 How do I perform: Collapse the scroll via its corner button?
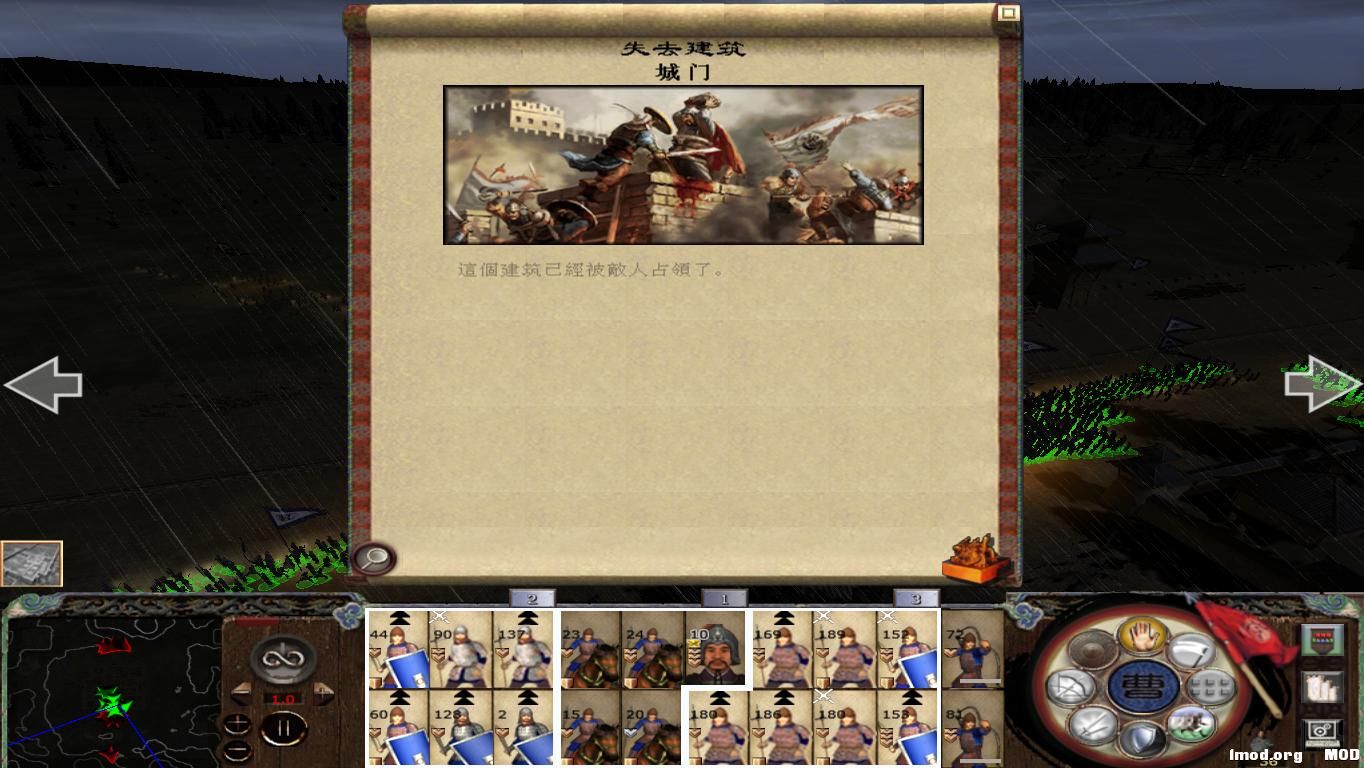[x=1010, y=12]
